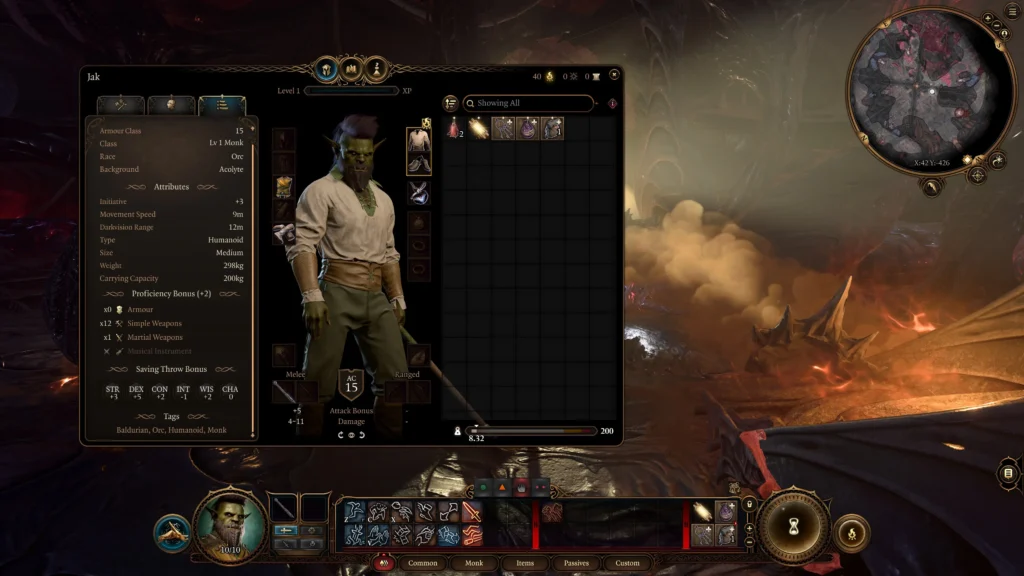Switch hotbar to Monk abilities
The width and height of the screenshot is (1024, 576).
point(474,563)
